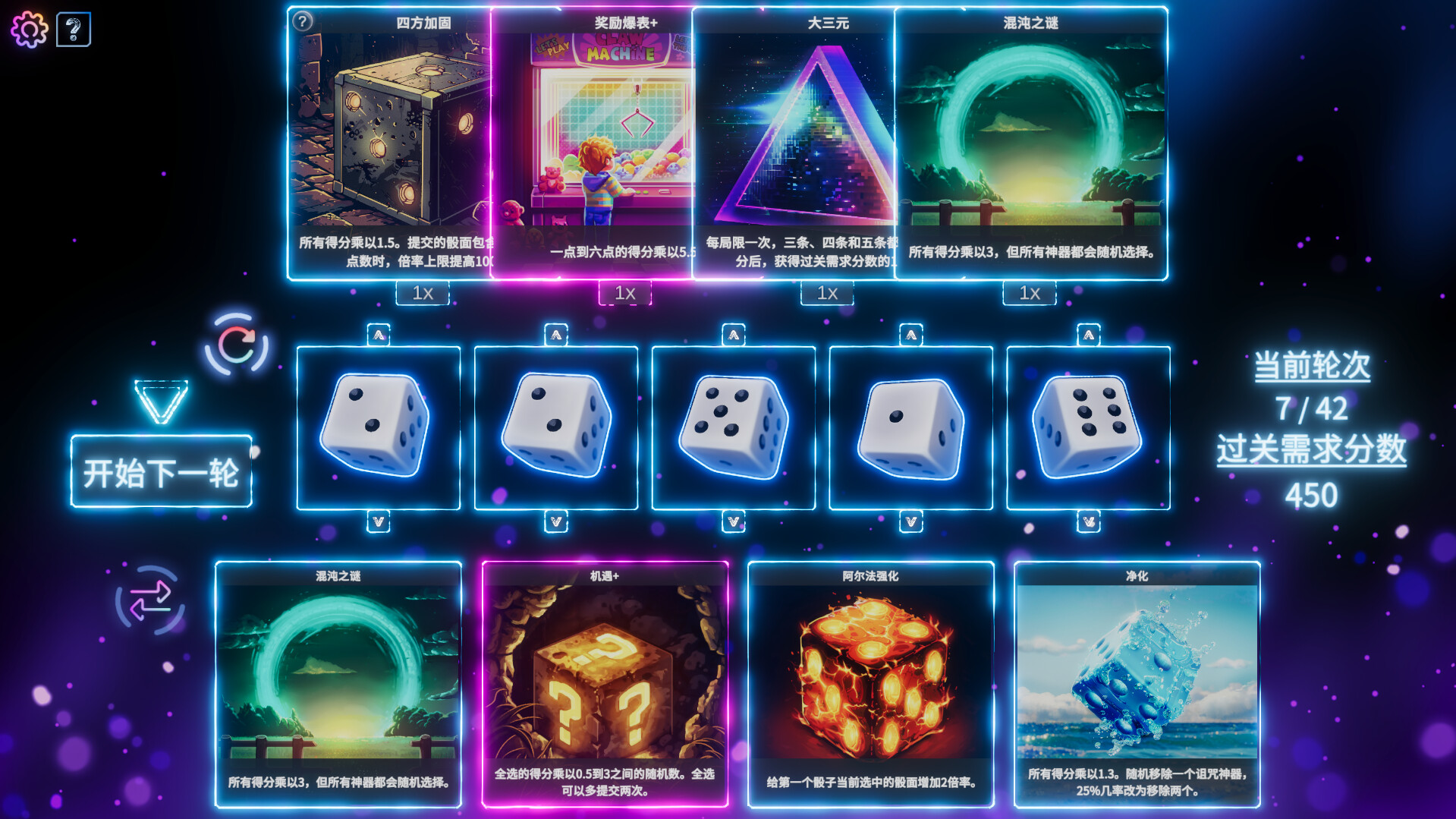Click the 开始下一轮 button
This screenshot has height=819, width=1456.
[160, 472]
